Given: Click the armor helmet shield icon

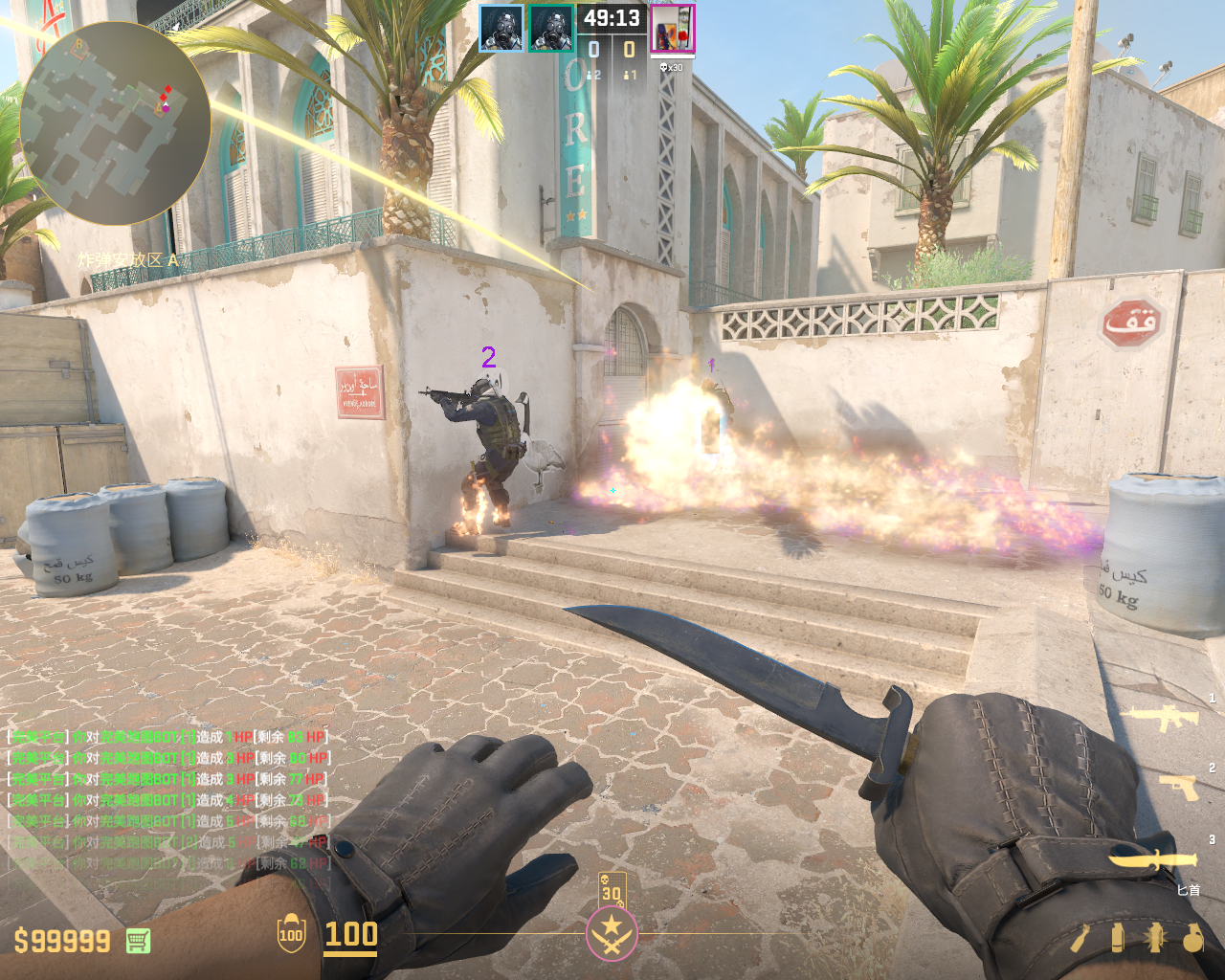Looking at the screenshot, I should click(291, 935).
